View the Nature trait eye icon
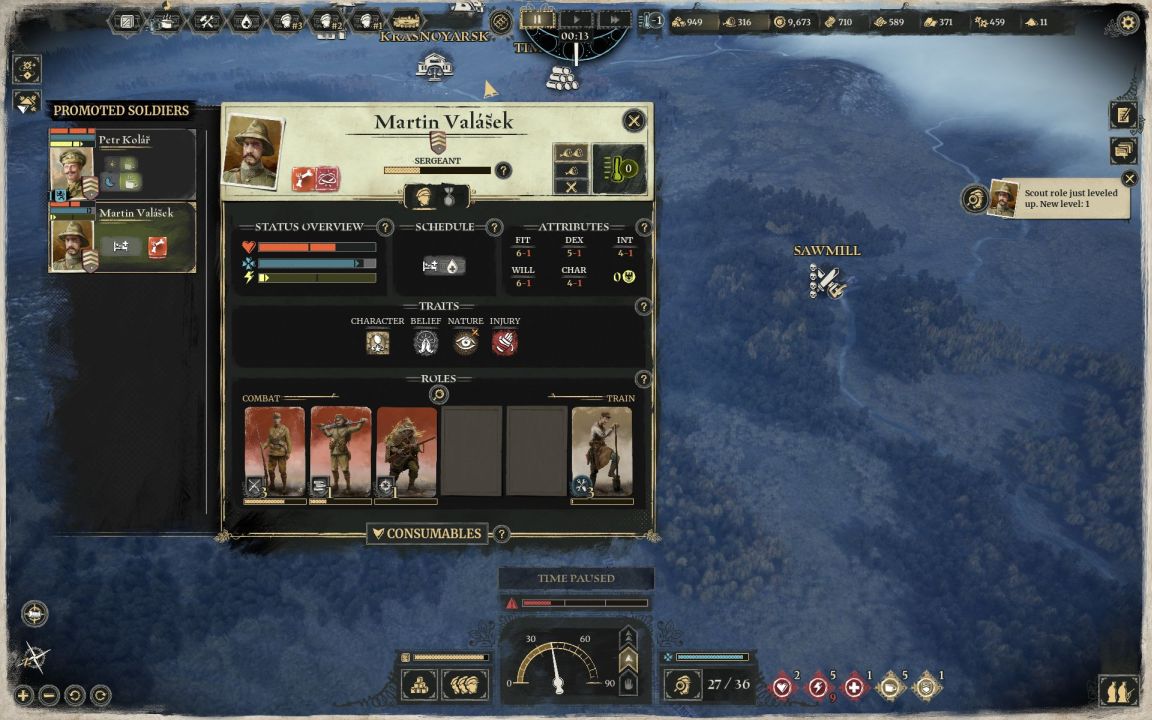Viewport: 1152px width, 720px height. click(465, 343)
